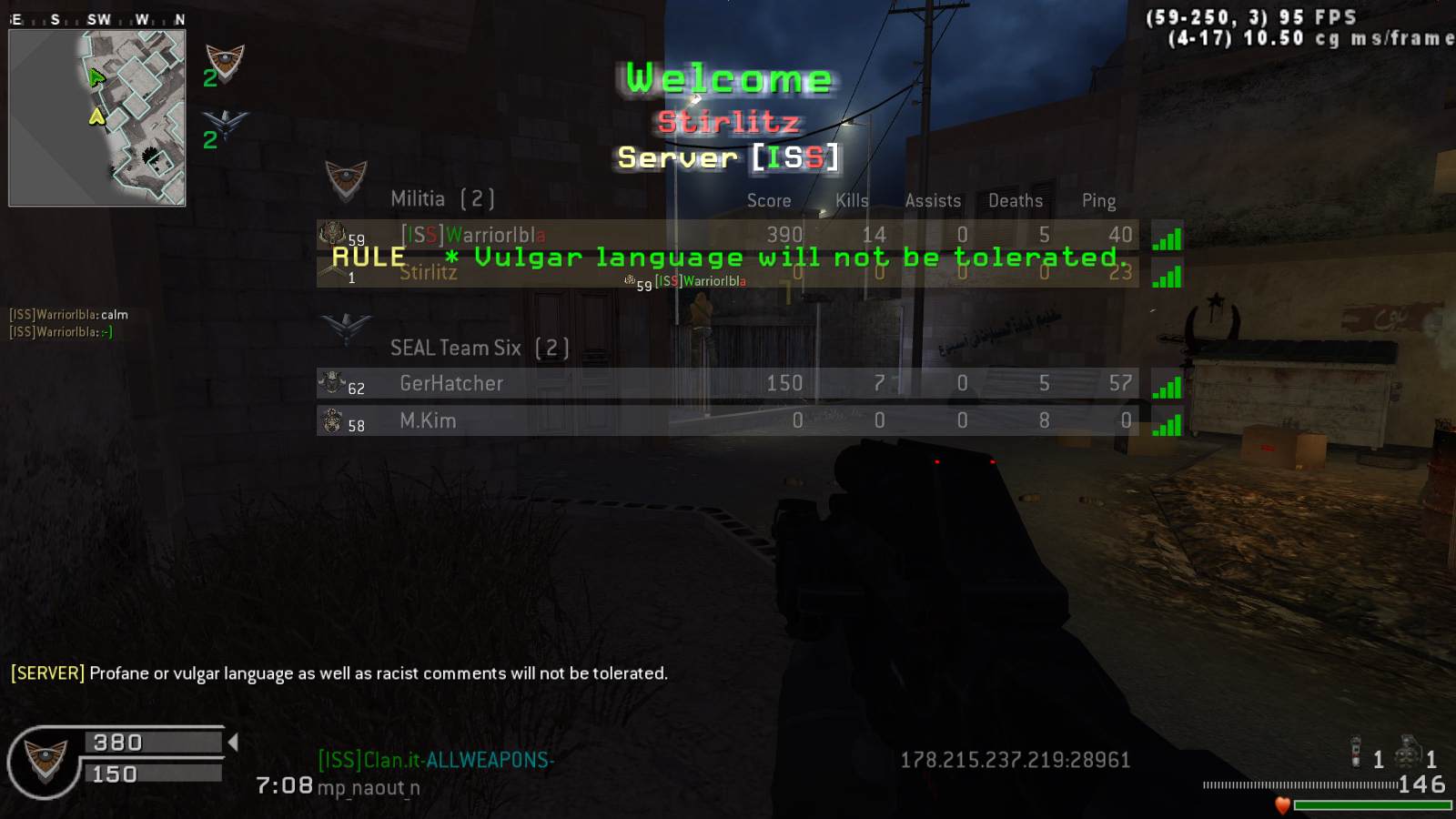The height and width of the screenshot is (819, 1456).
Task: Click the SEAL Team Six emblem on scoreboard
Action: 346,328
